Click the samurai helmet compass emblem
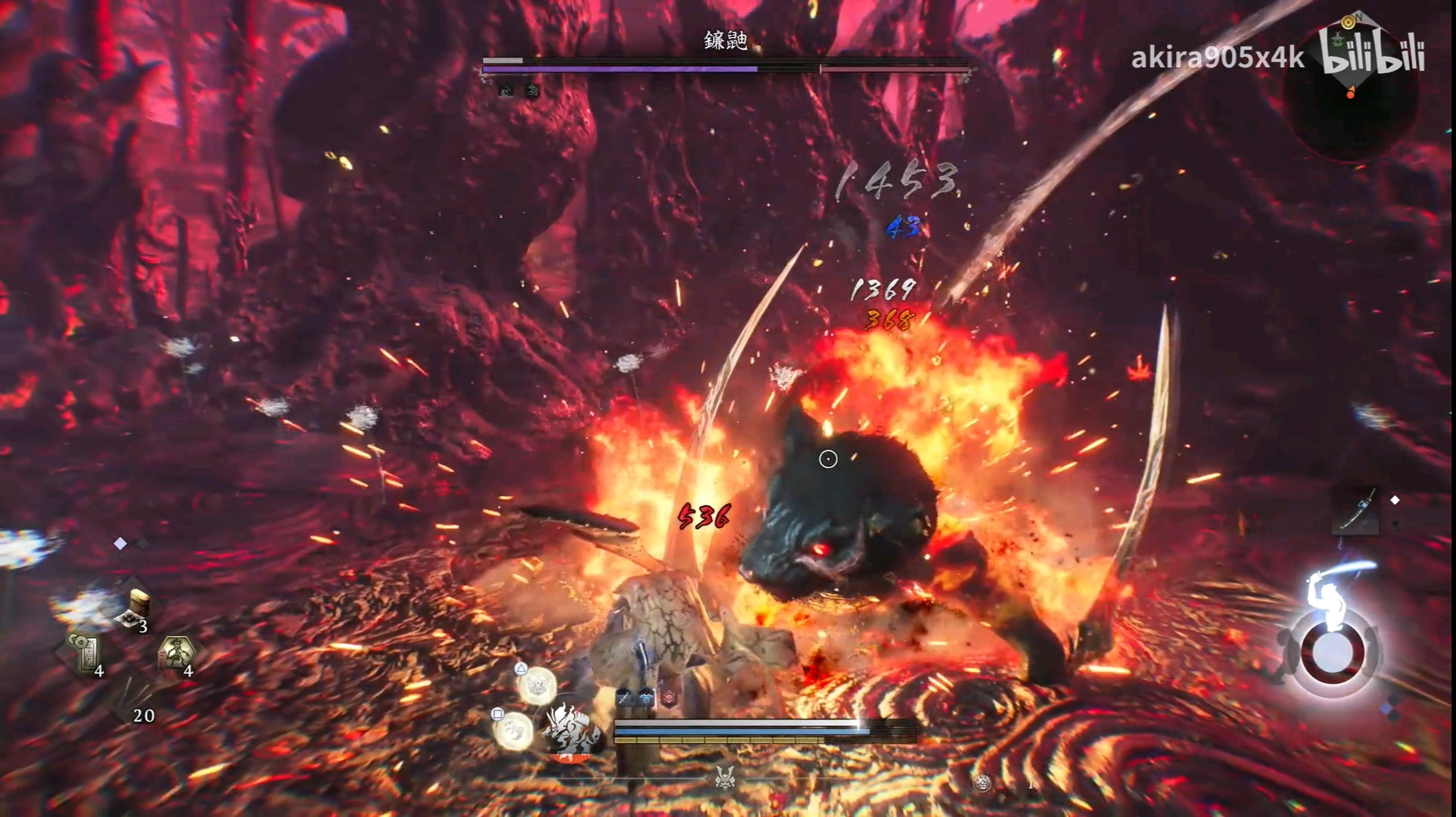The height and width of the screenshot is (817, 1456). point(724,777)
